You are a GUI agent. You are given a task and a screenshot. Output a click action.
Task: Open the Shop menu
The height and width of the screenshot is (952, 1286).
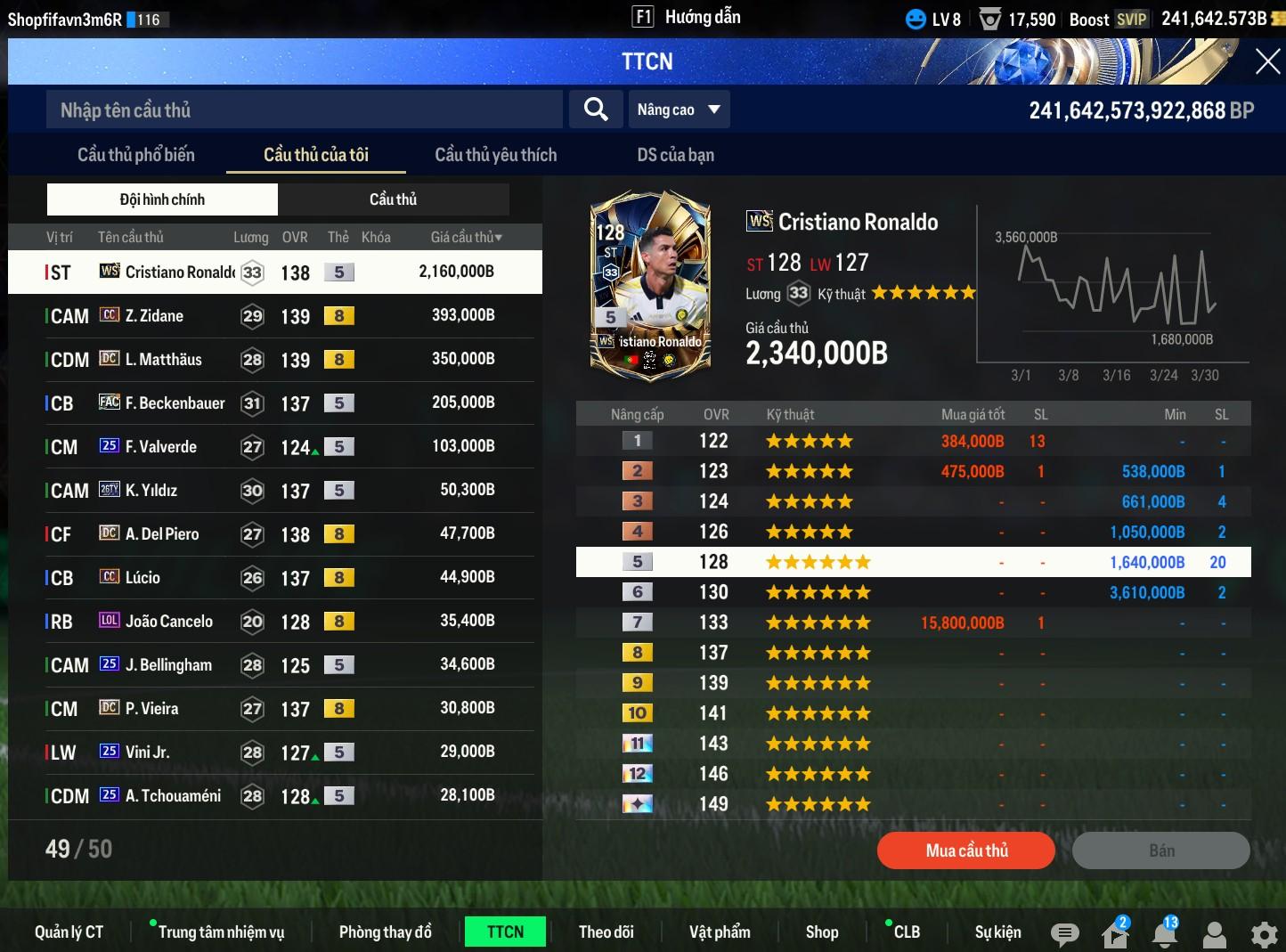pyautogui.click(x=822, y=932)
